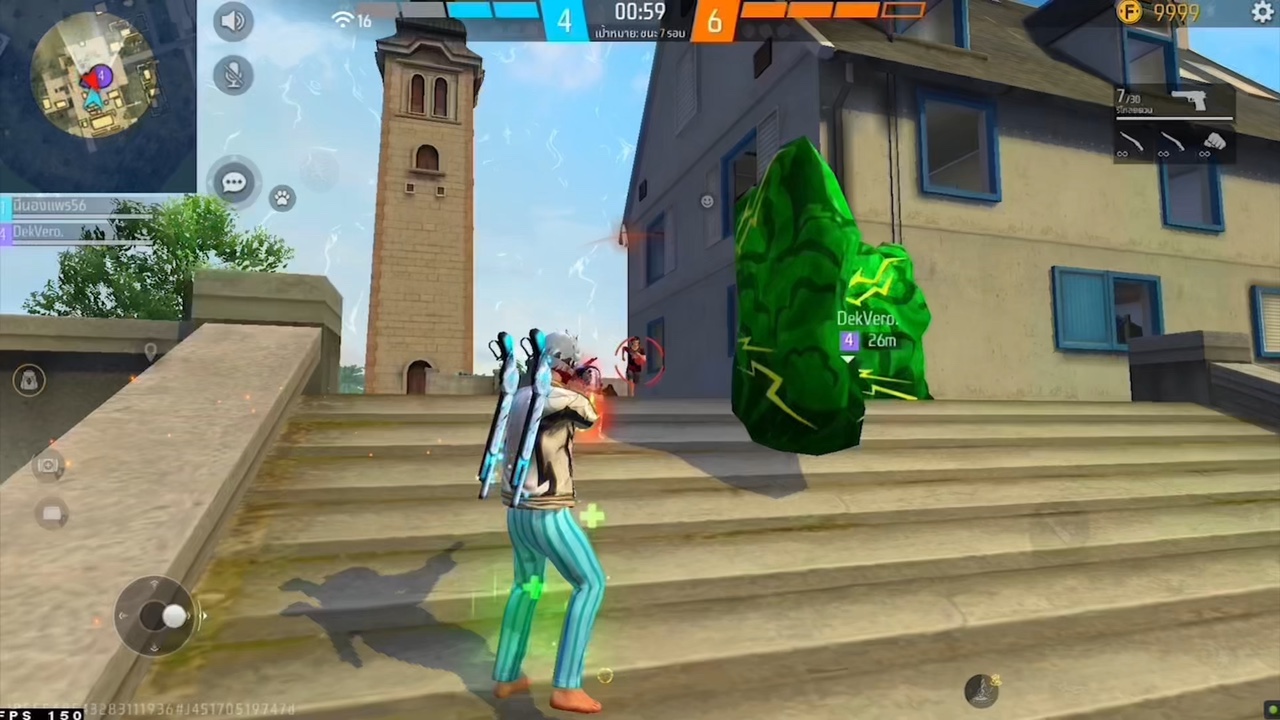This screenshot has height=720, width=1280.
Task: Open the quick chat bubble
Action: point(234,183)
